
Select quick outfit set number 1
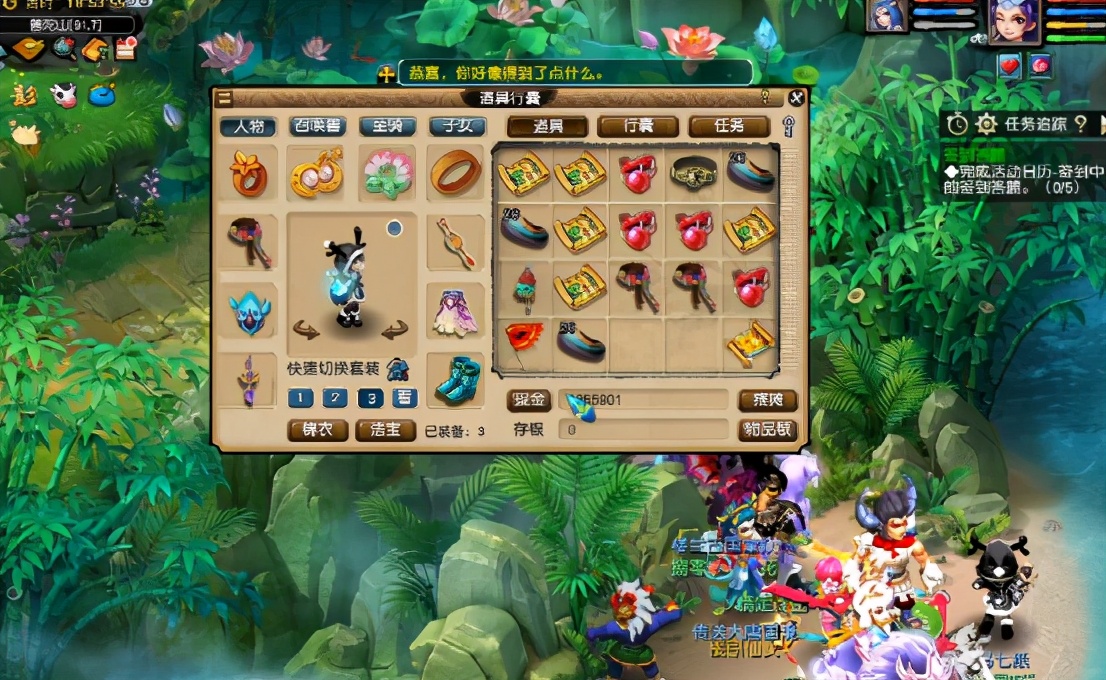point(300,398)
